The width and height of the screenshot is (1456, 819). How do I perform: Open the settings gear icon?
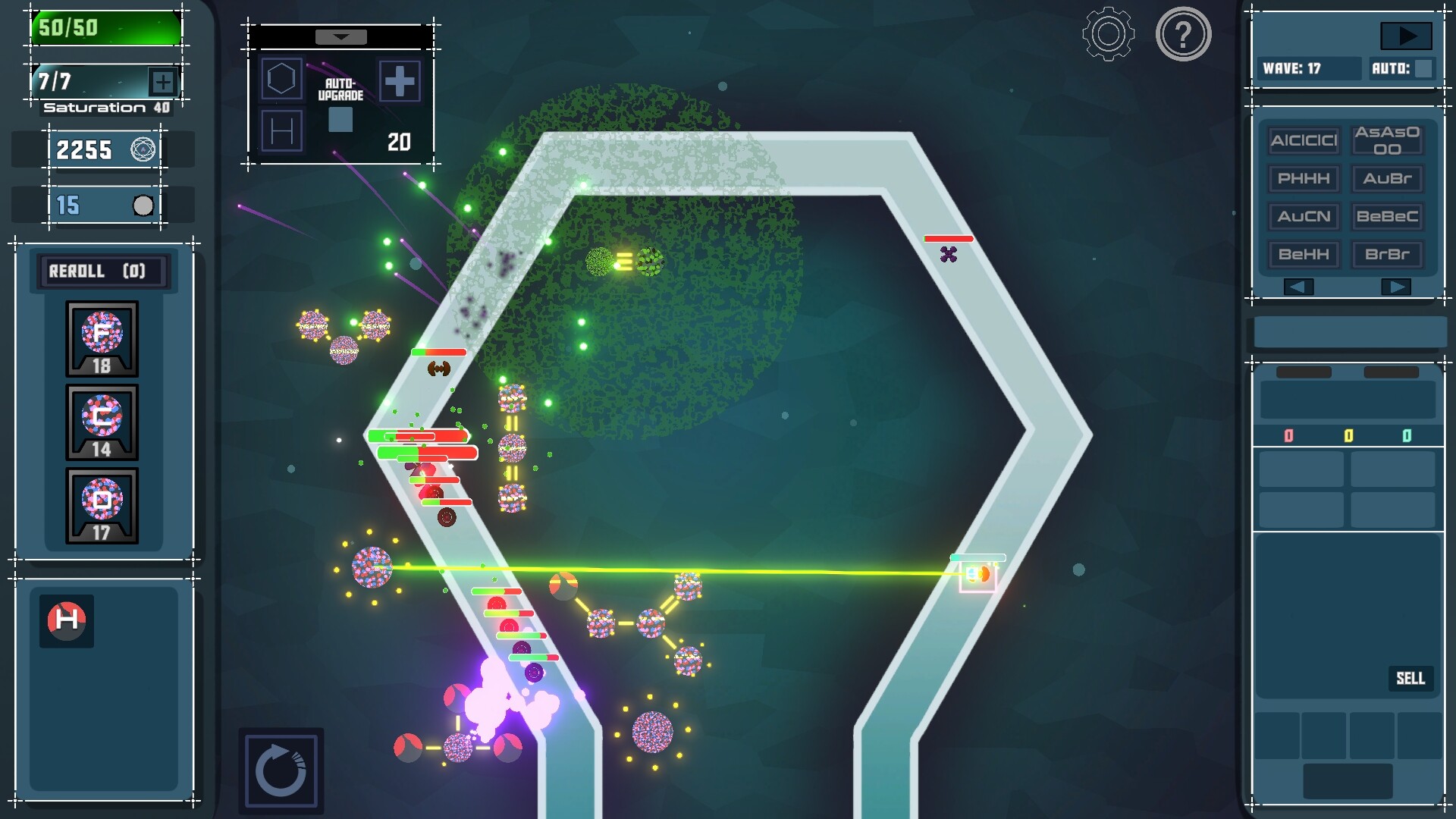(x=1106, y=34)
